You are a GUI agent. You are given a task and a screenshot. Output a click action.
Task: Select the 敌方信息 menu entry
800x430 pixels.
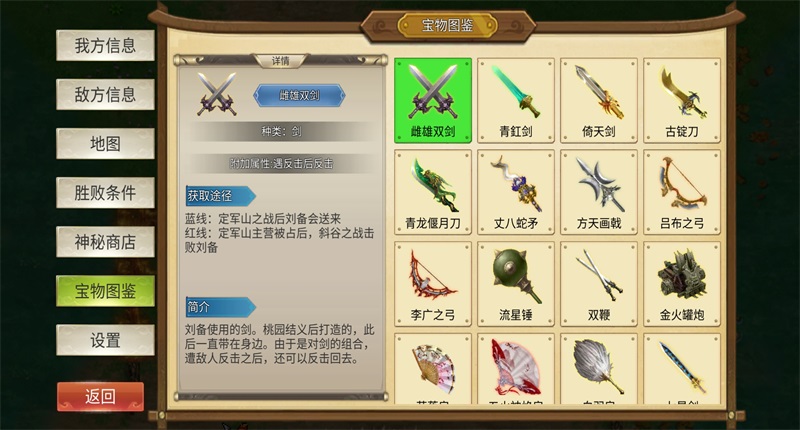pyautogui.click(x=105, y=95)
